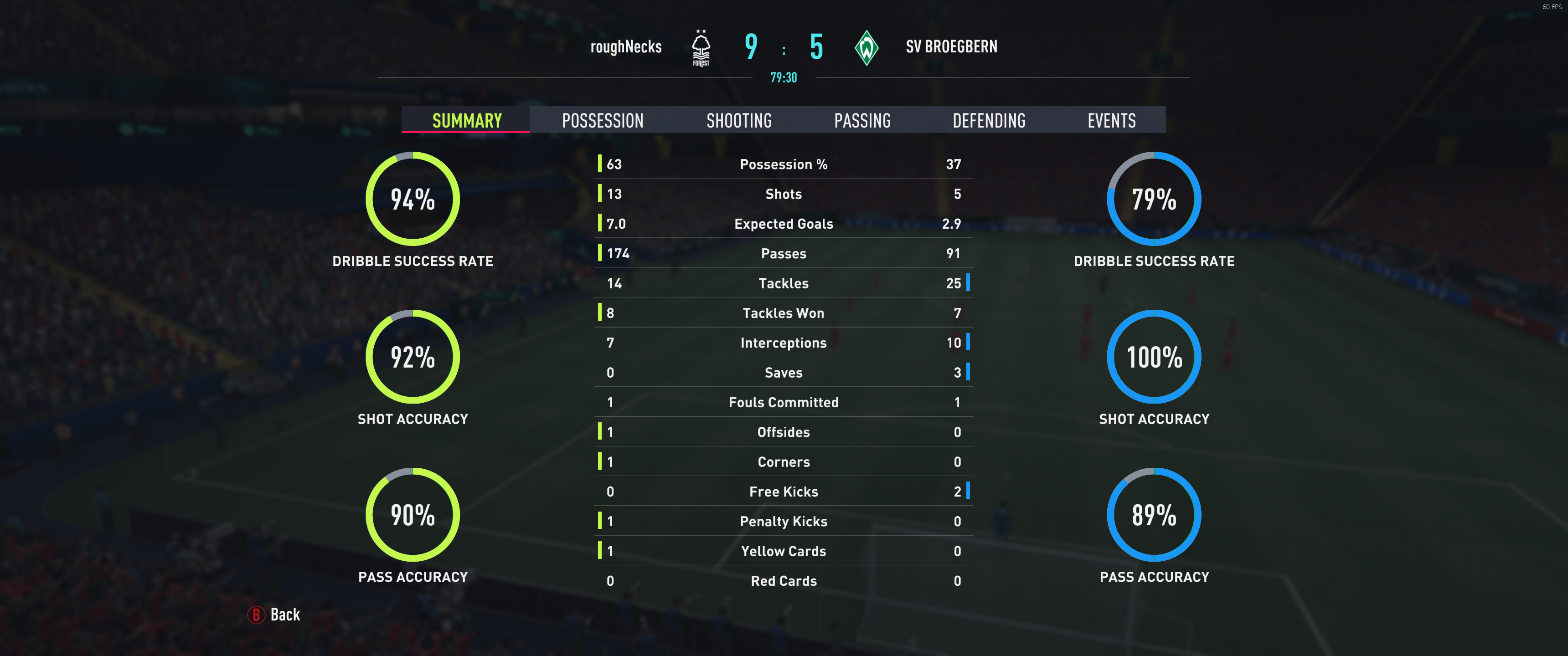This screenshot has height=656, width=1568.
Task: Switch to the Possession tab
Action: [x=602, y=120]
